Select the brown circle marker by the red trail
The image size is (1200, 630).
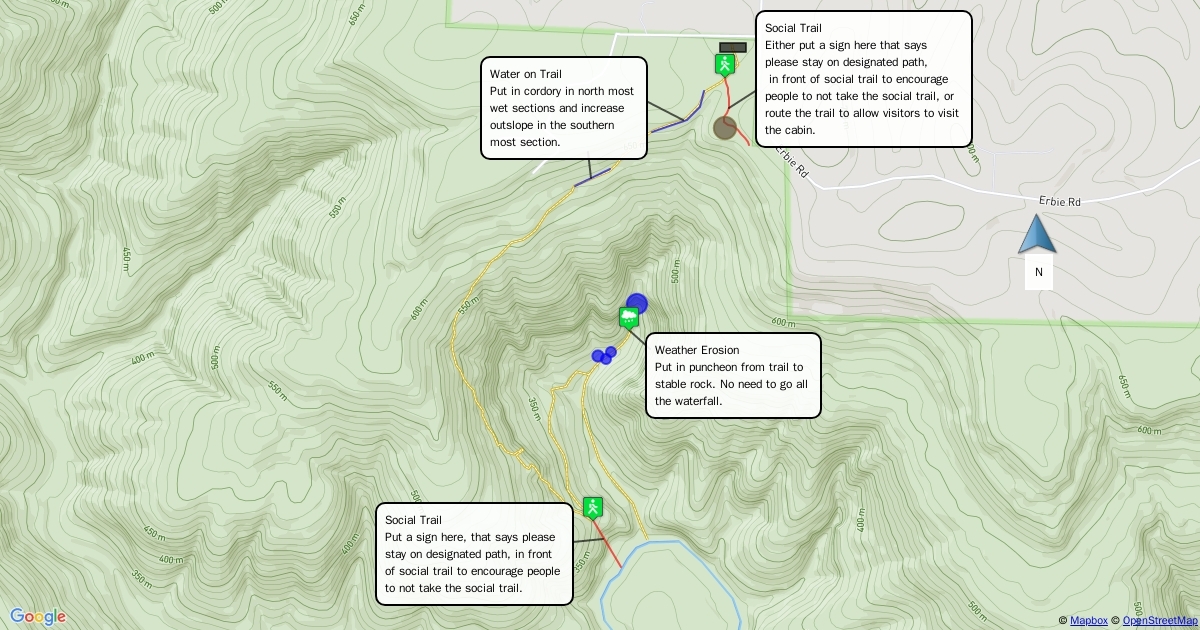[725, 128]
